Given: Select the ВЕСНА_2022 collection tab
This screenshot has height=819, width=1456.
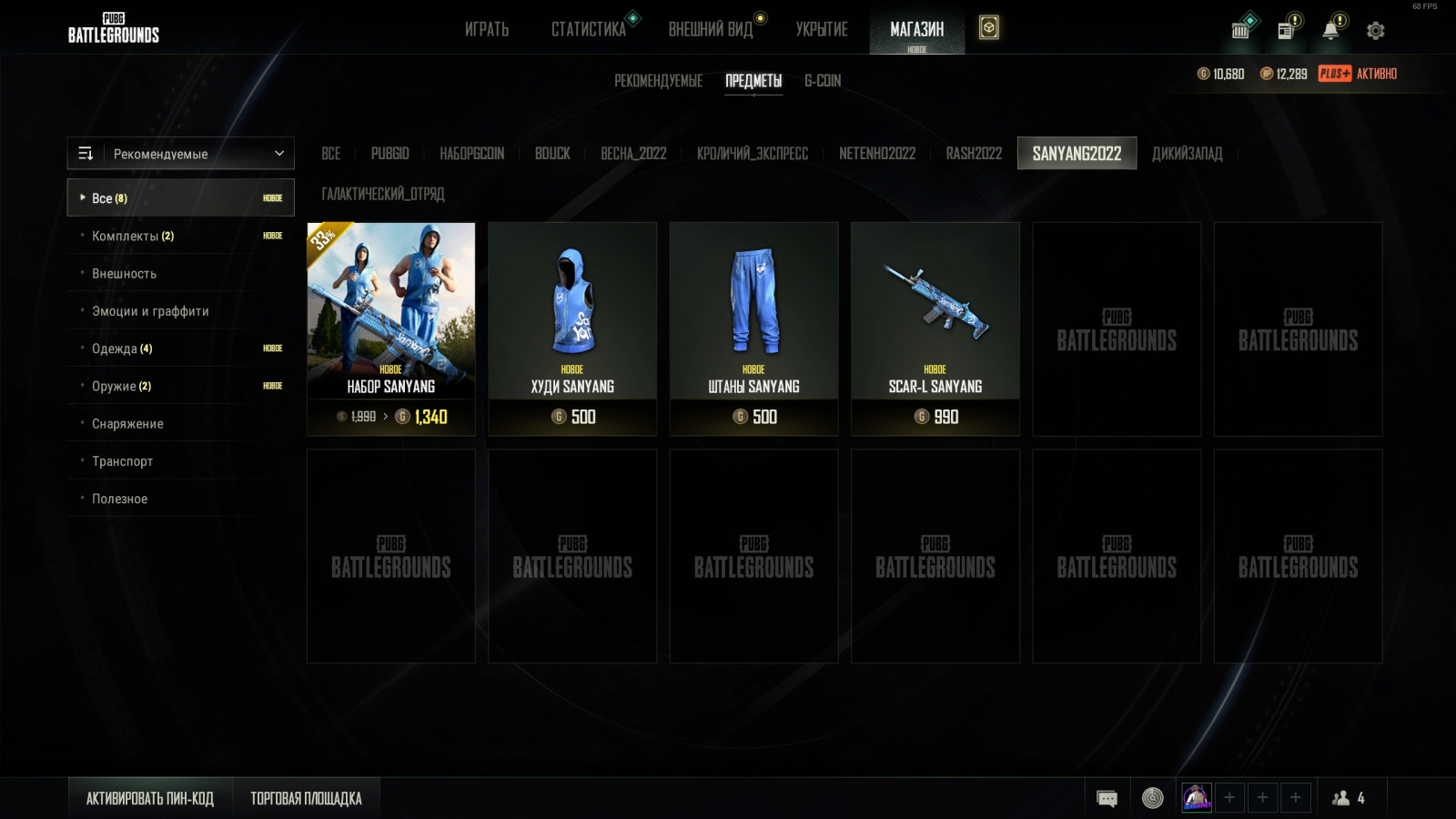Looking at the screenshot, I should (x=633, y=154).
